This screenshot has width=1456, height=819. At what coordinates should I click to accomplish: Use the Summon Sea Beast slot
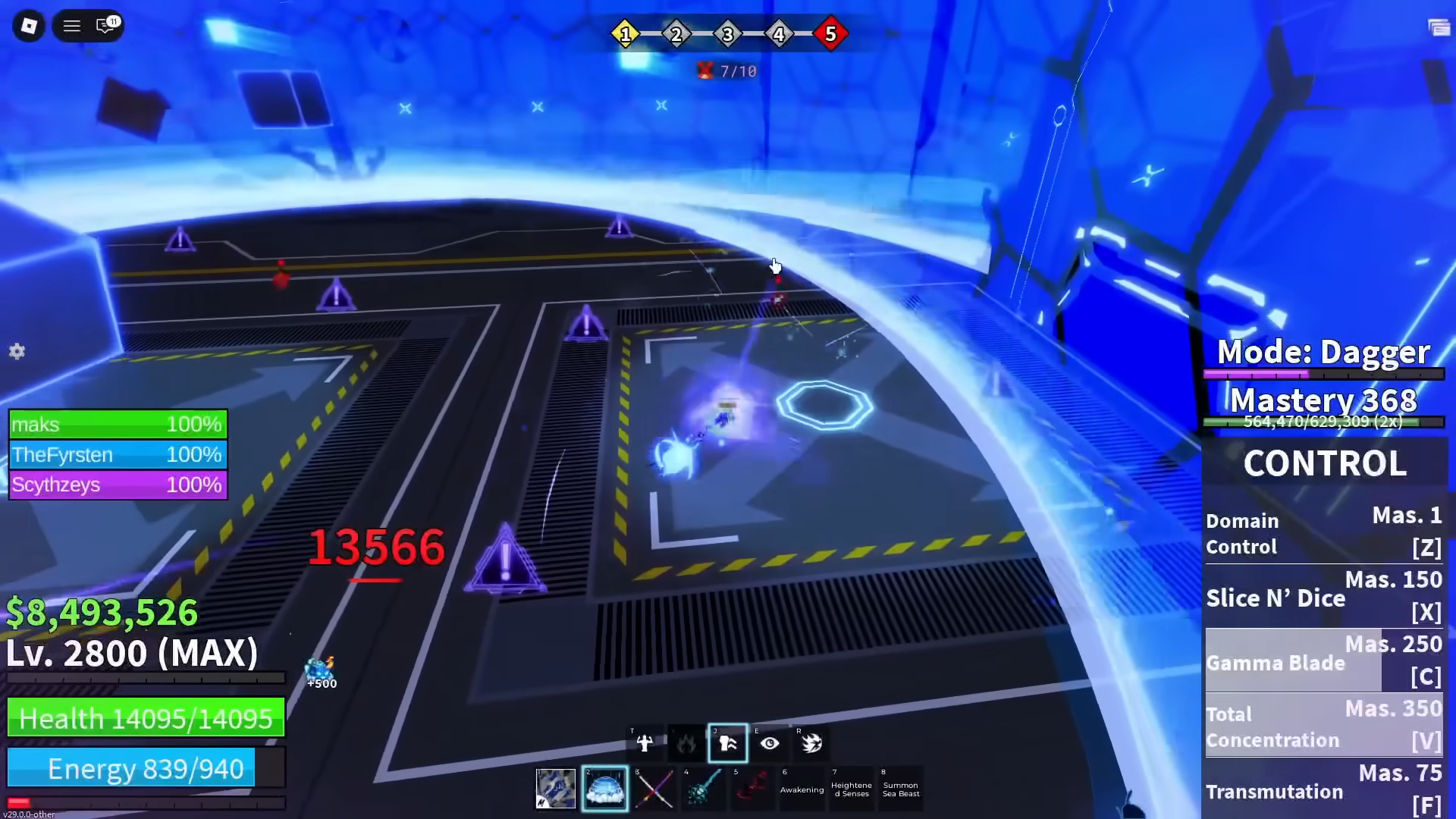pyautogui.click(x=901, y=789)
